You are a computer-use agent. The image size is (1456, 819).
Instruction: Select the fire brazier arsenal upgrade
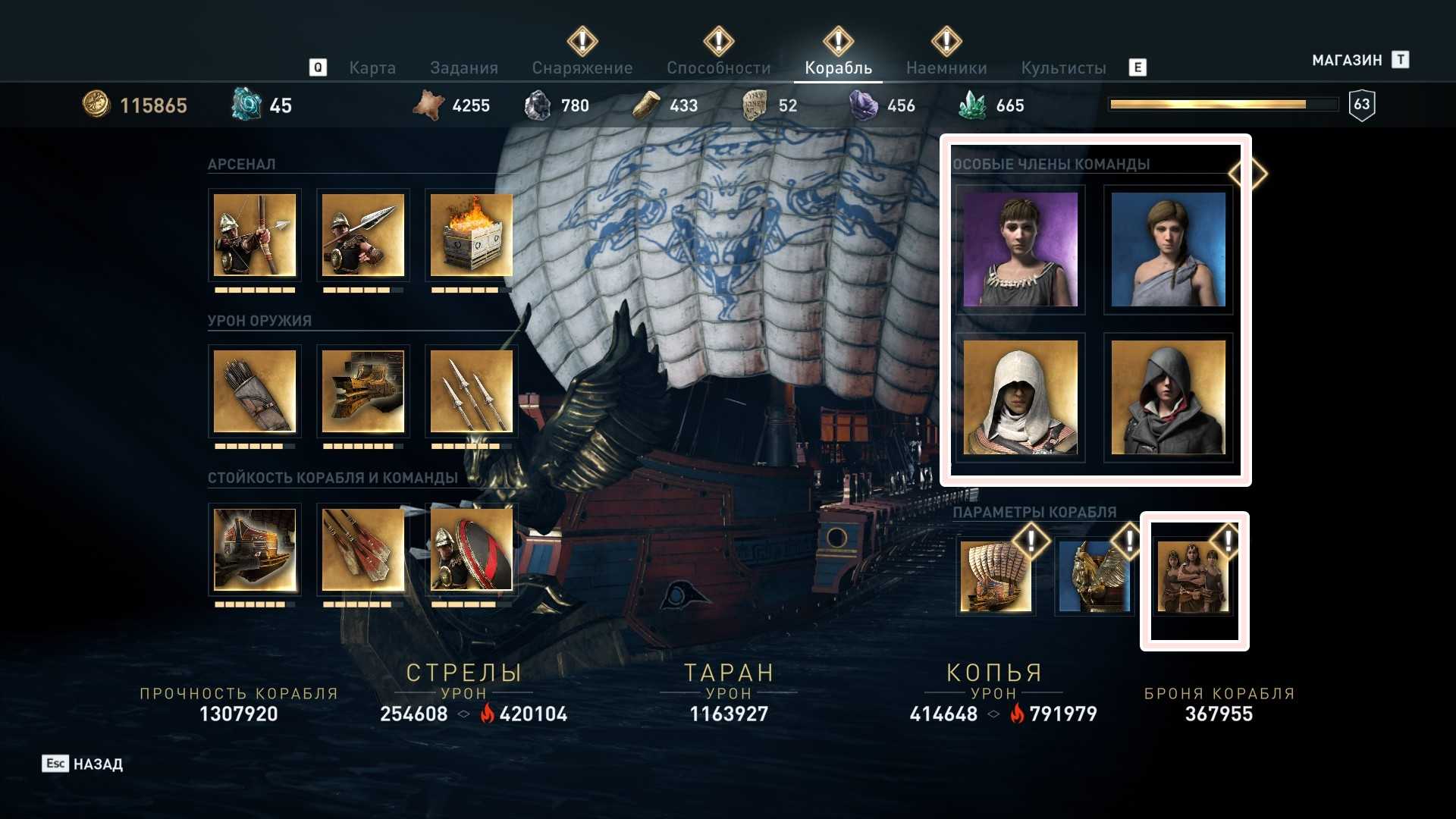pyautogui.click(x=471, y=235)
